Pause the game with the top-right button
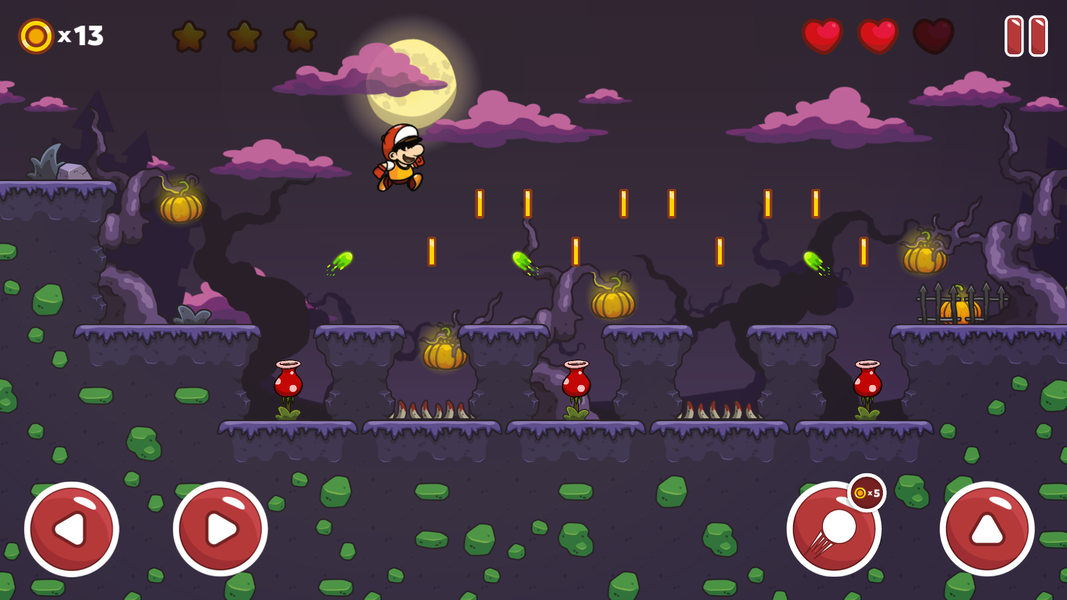 tap(1026, 36)
